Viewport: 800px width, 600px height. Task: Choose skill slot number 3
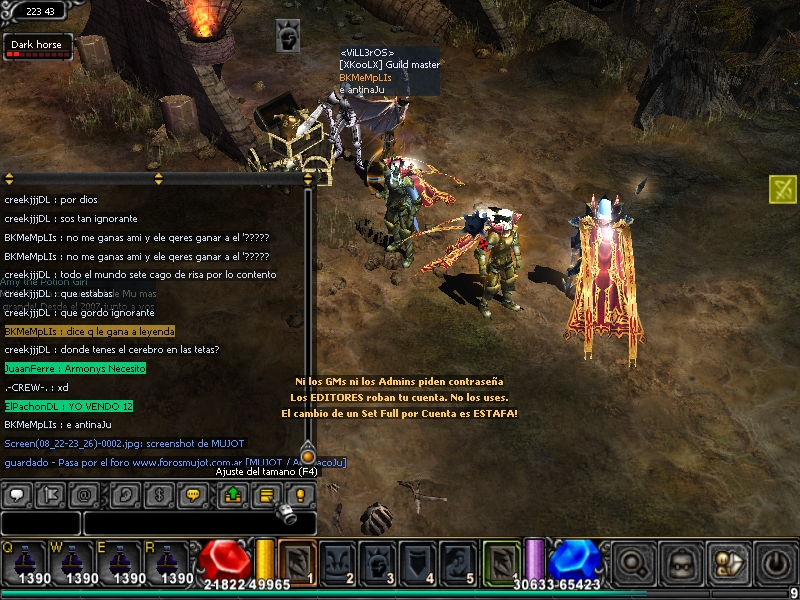click(x=377, y=562)
